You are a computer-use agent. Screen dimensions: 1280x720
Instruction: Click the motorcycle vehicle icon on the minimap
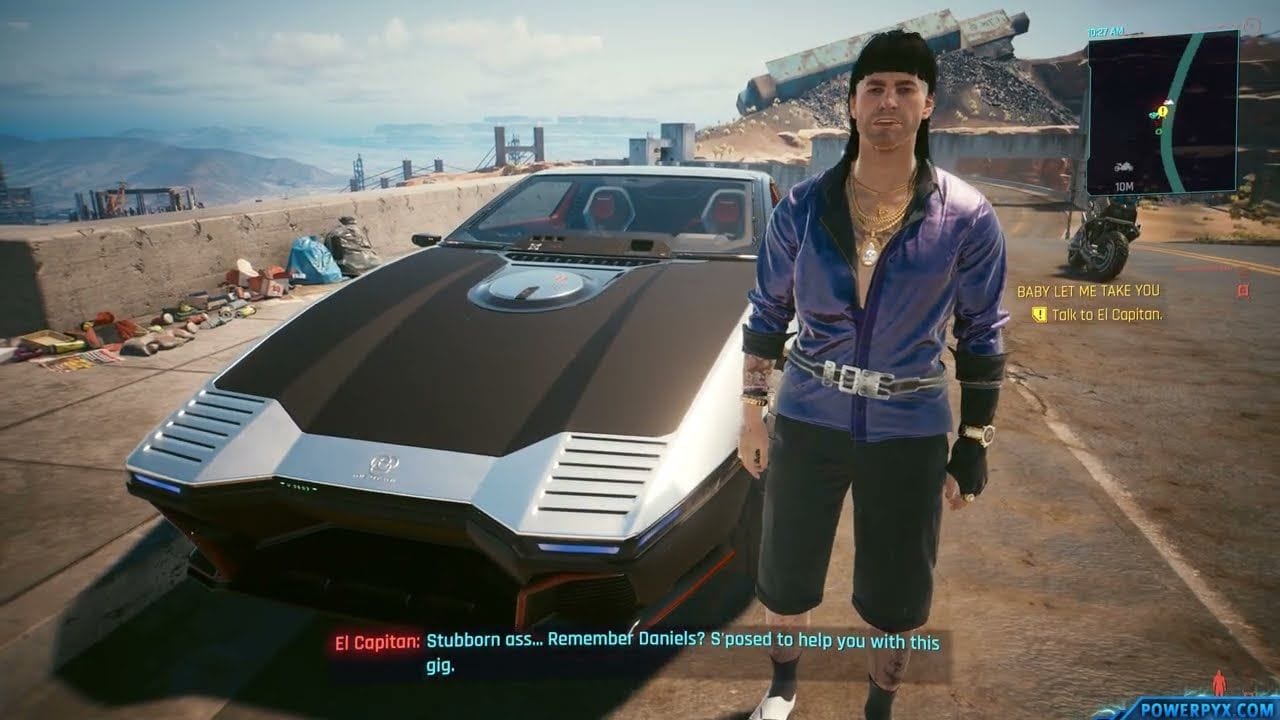1122,168
